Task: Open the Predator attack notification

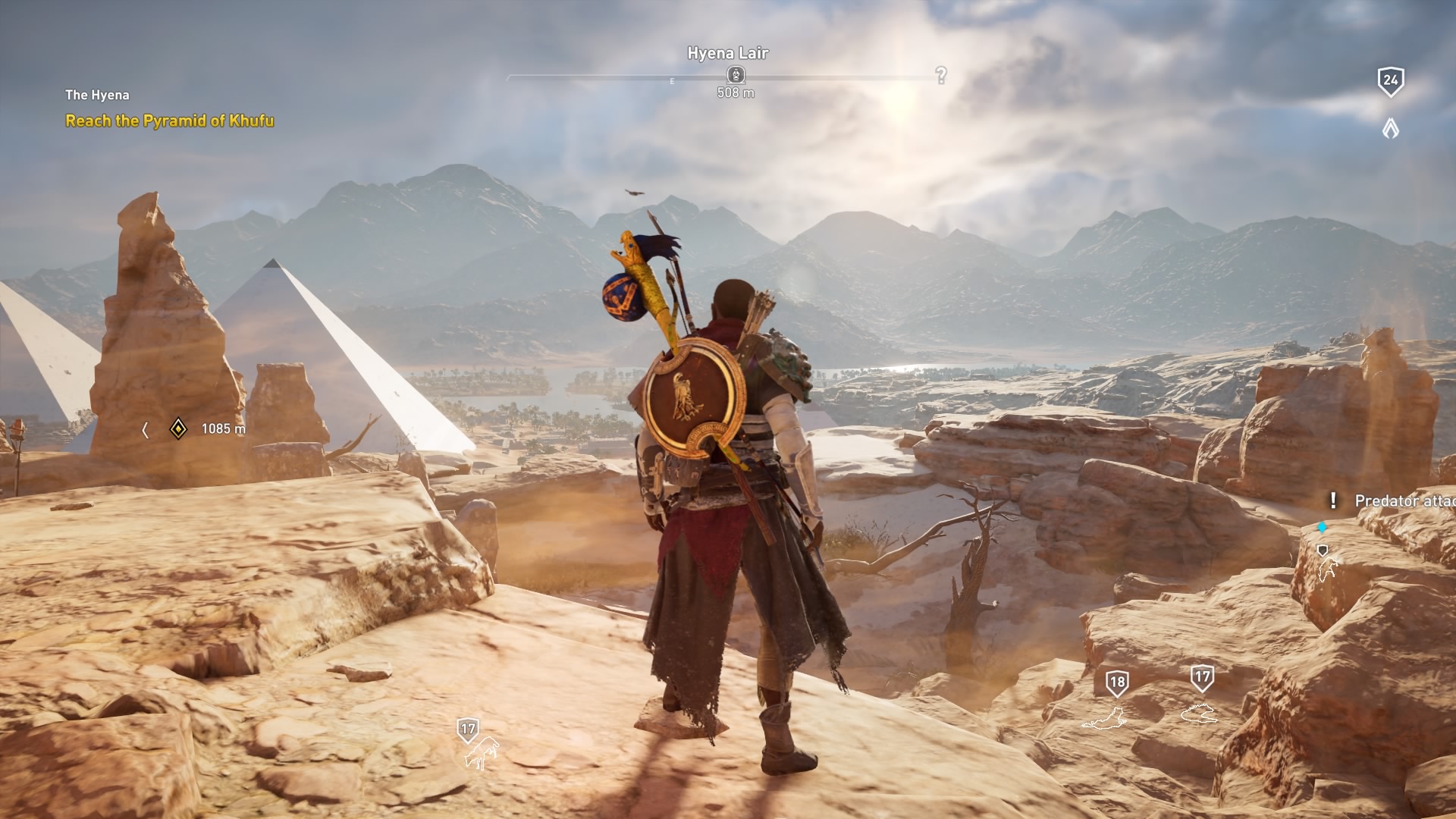Action: (1403, 501)
